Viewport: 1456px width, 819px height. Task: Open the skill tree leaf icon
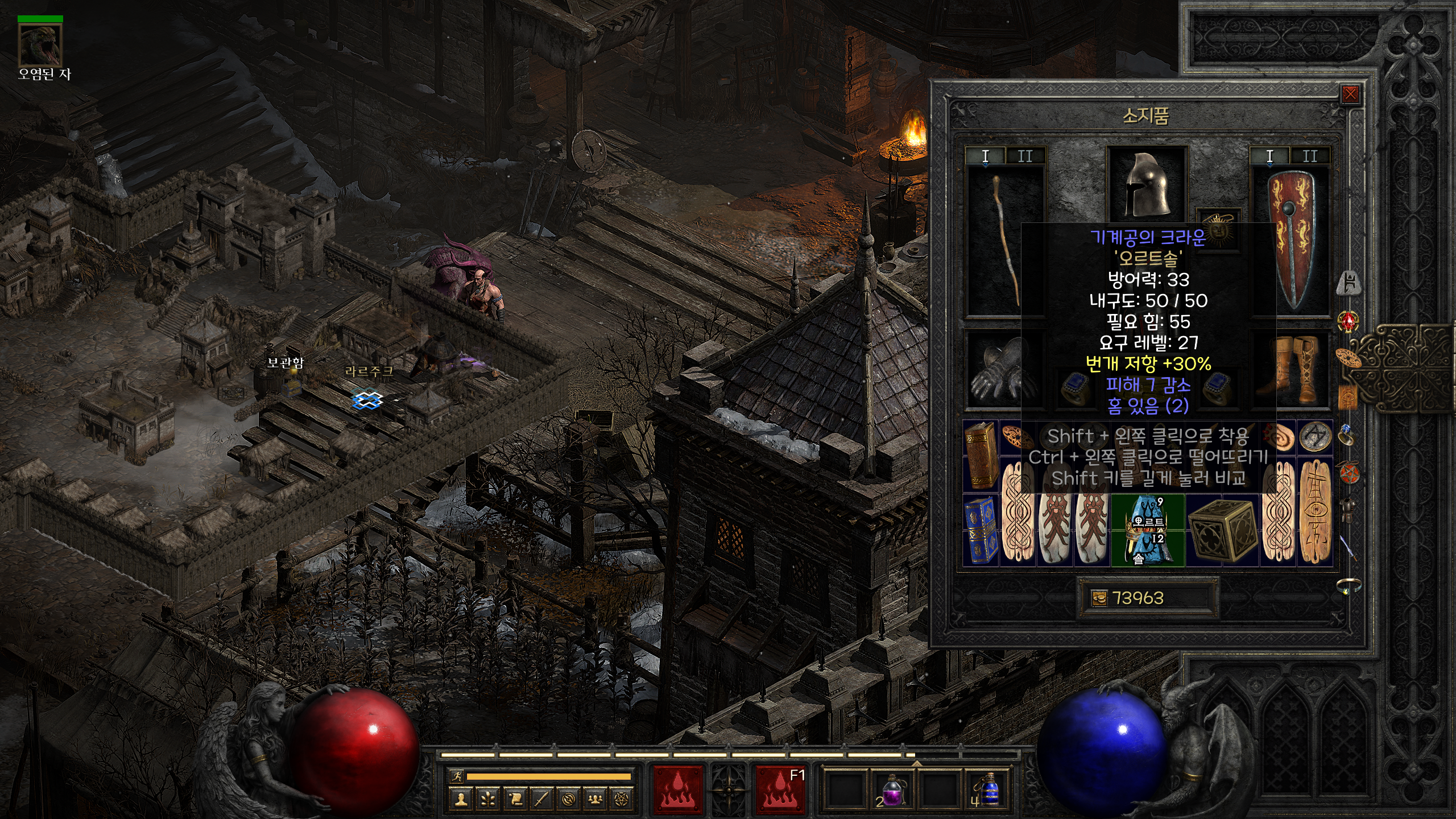488,800
